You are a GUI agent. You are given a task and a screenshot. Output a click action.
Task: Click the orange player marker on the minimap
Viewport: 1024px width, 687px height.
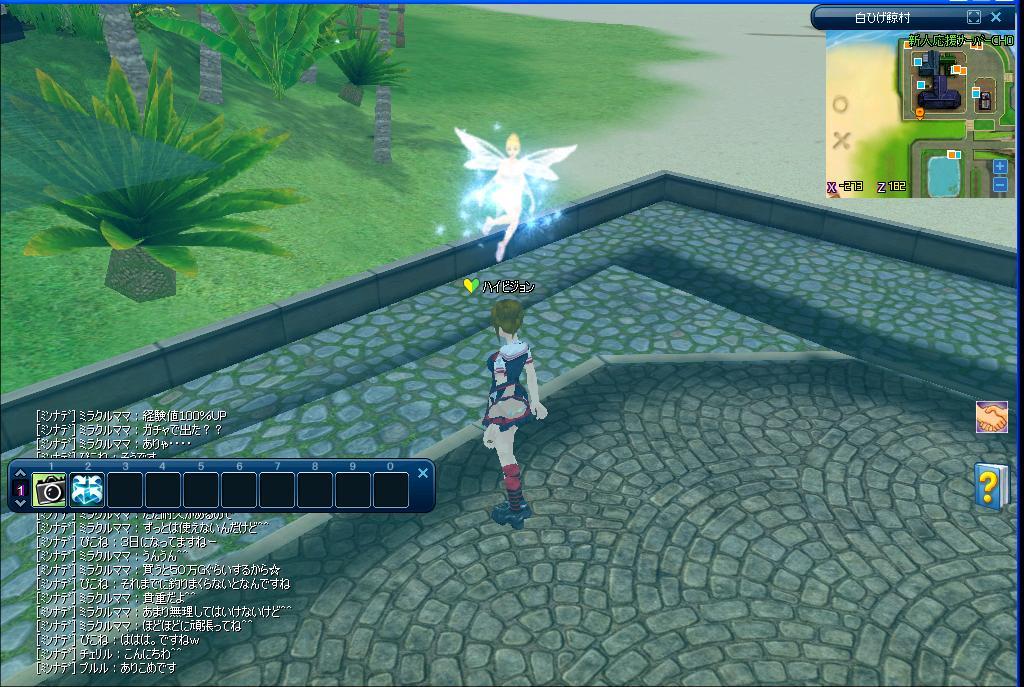tap(920, 113)
